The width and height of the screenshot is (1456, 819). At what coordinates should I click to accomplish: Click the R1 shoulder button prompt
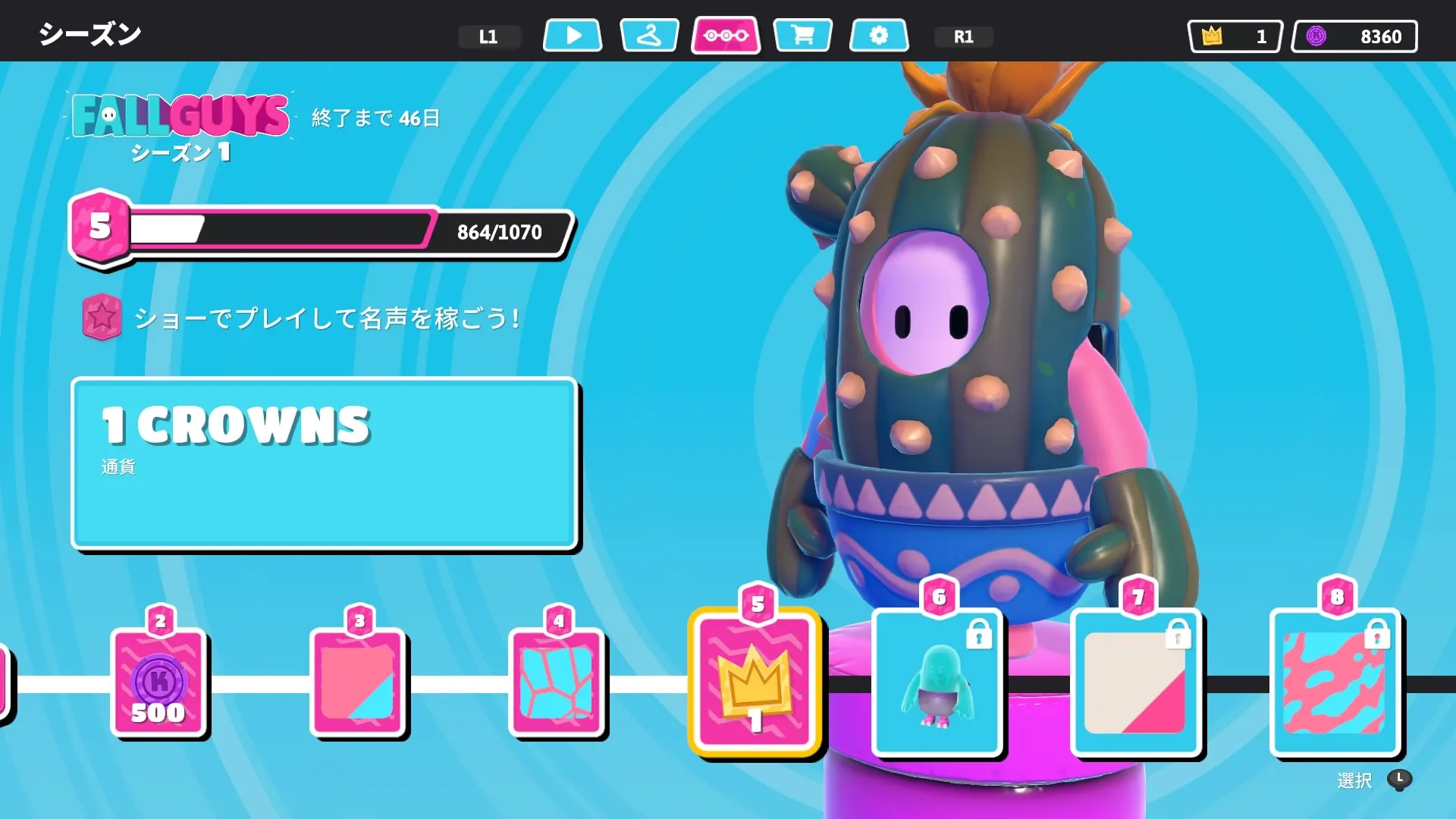click(963, 35)
